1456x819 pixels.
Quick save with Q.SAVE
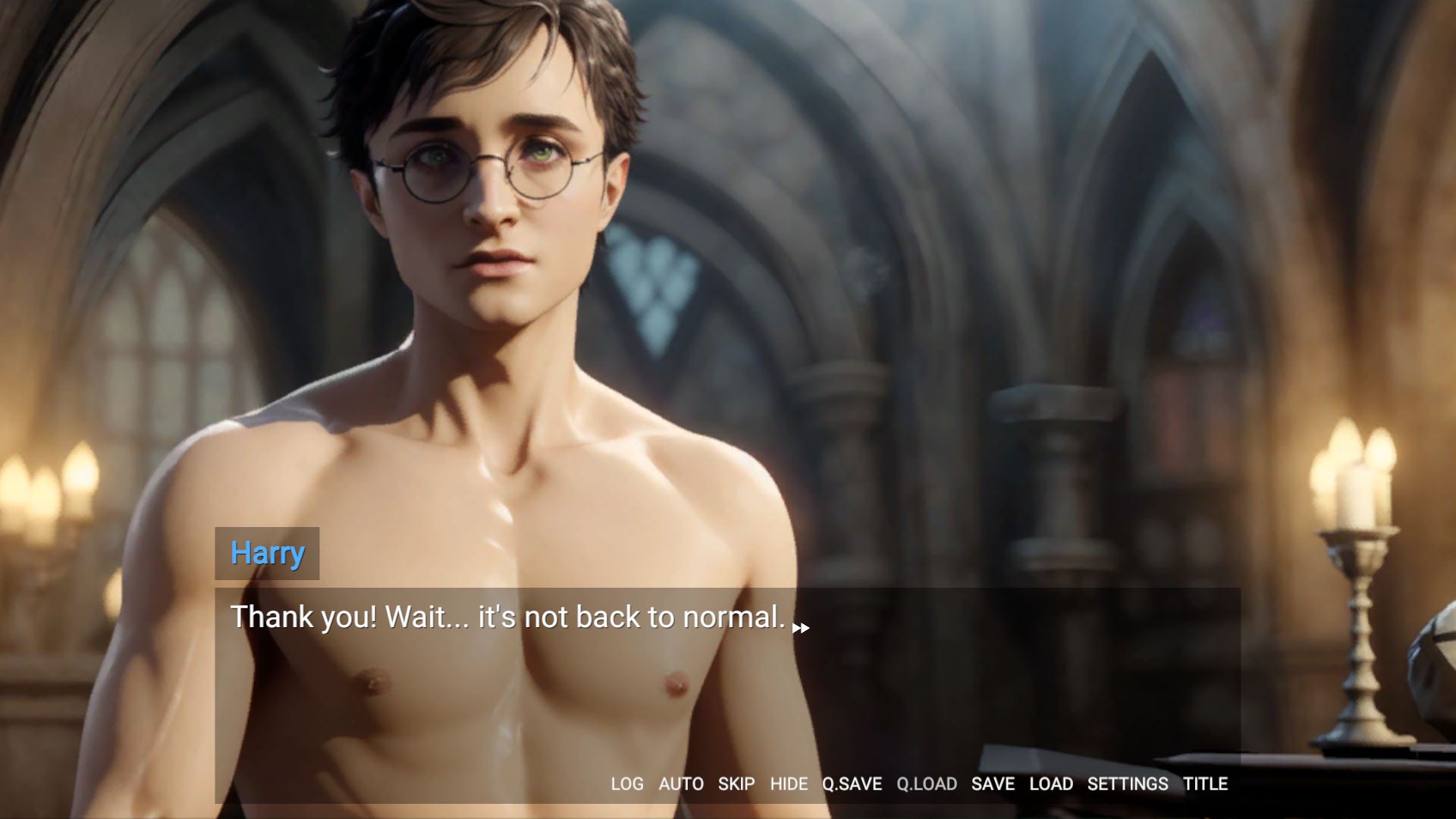tap(852, 783)
